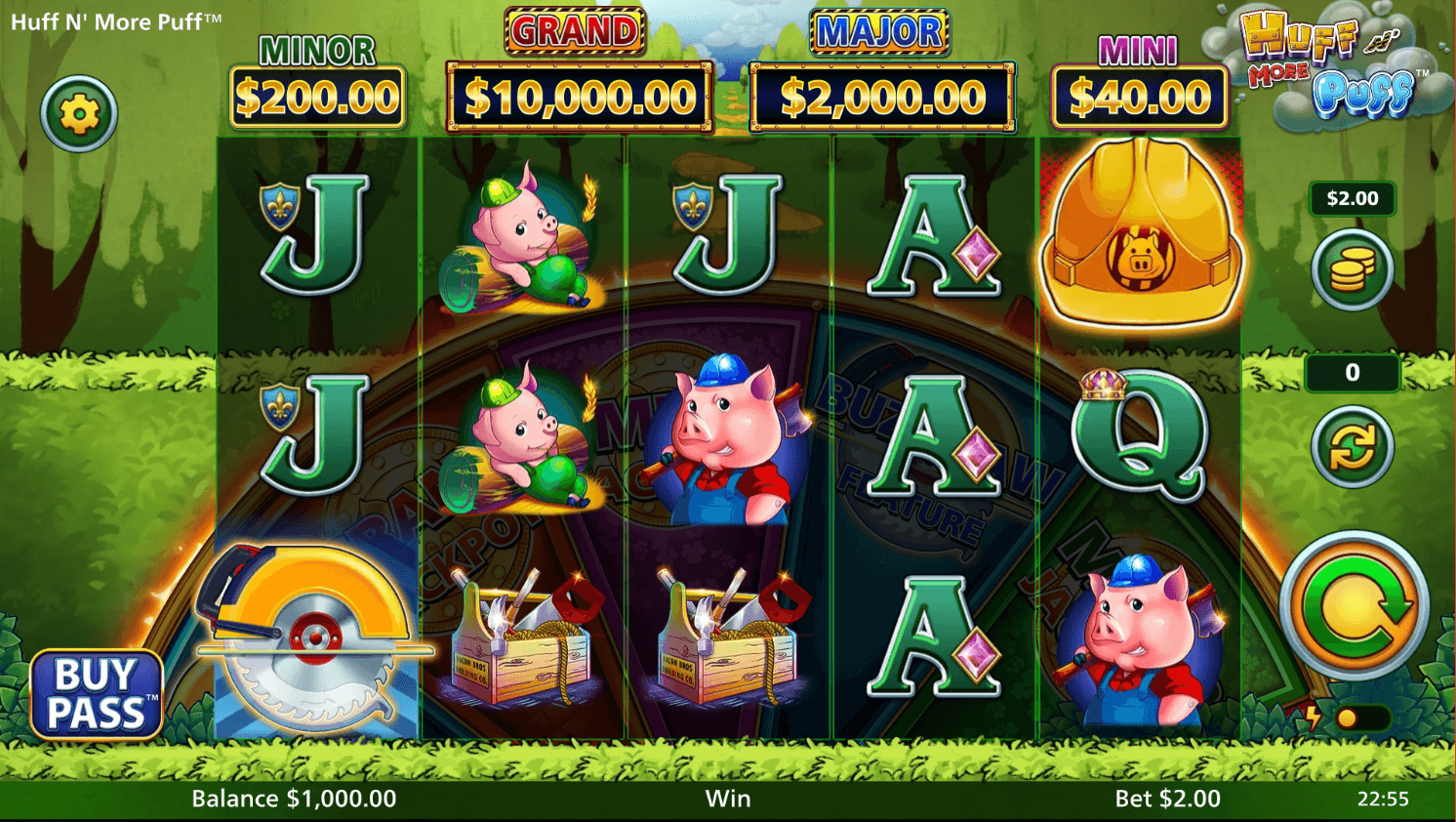Screen dimensions: 1456x822
Task: Open the gear settings menu
Action: [79, 114]
